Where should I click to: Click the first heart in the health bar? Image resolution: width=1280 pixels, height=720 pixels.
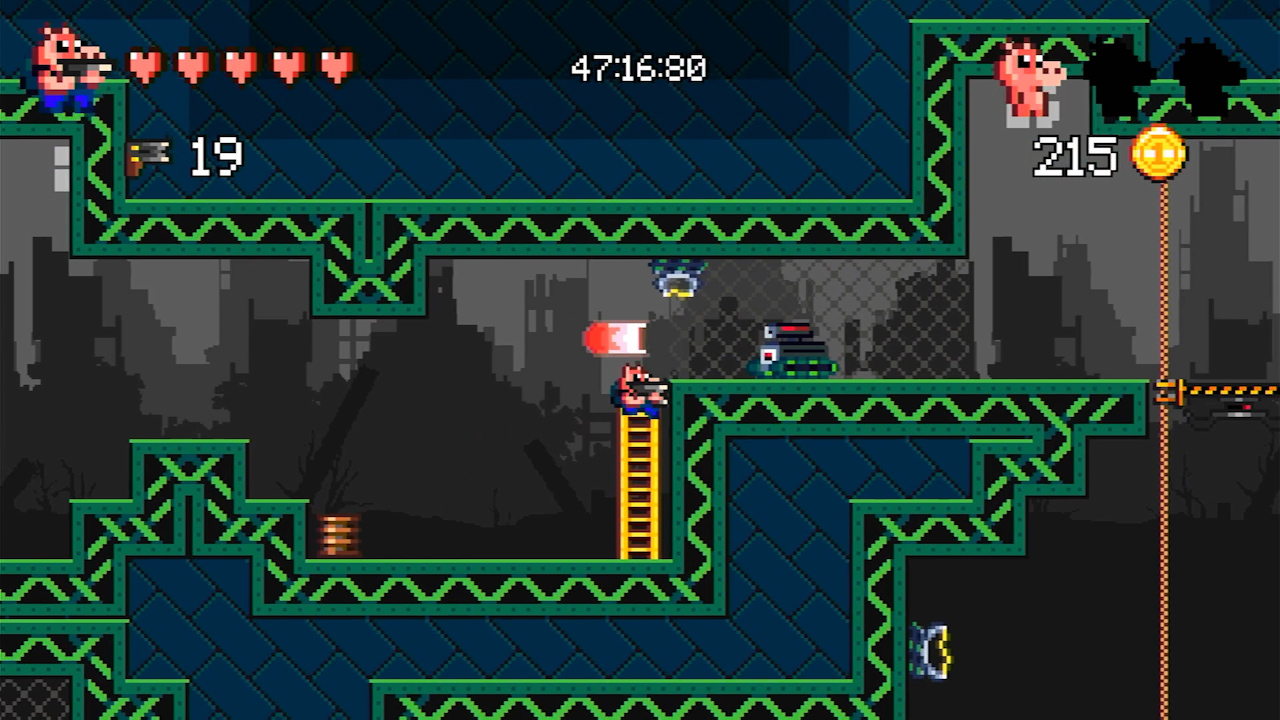(145, 65)
